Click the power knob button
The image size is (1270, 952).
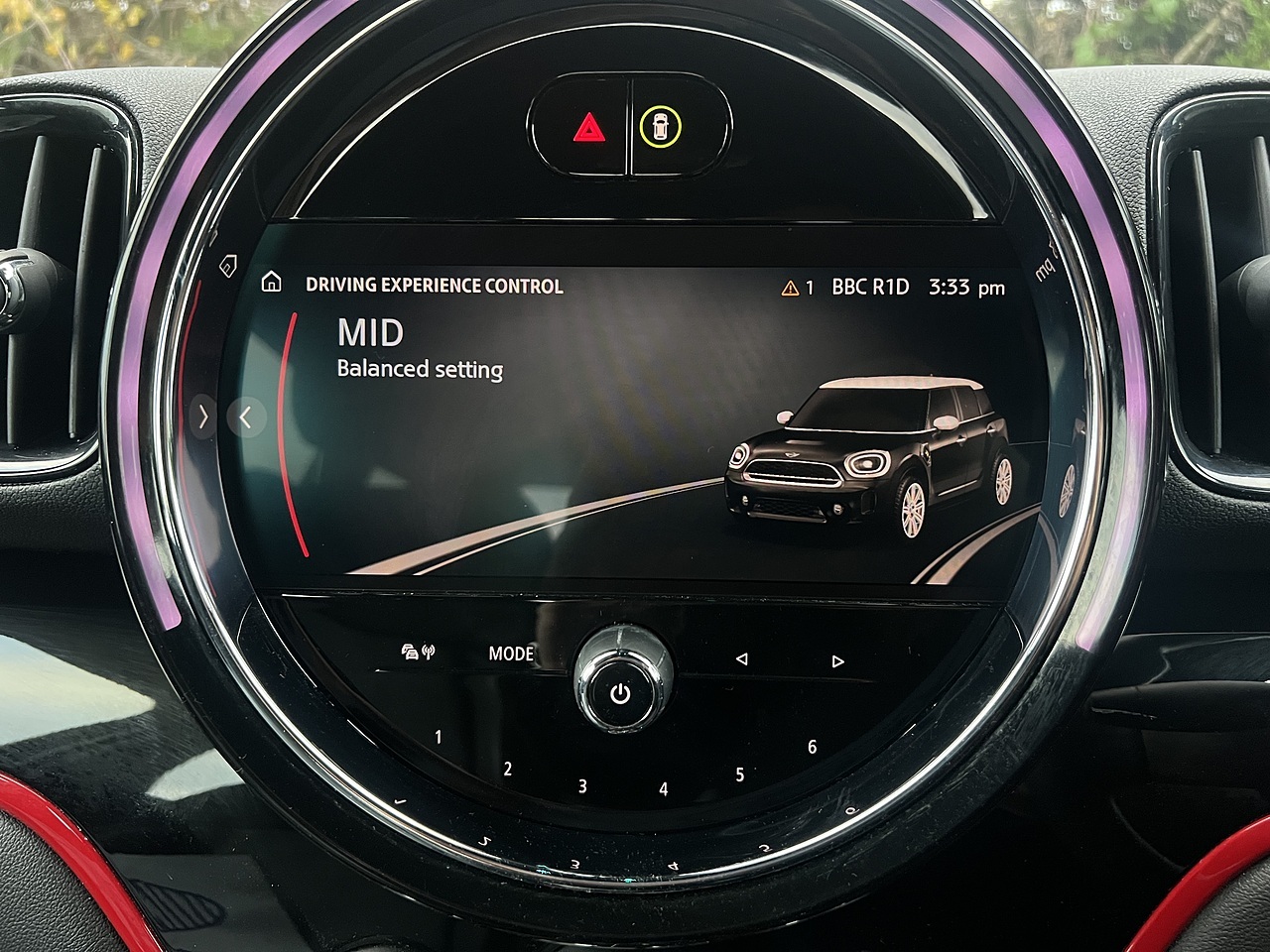(621, 692)
